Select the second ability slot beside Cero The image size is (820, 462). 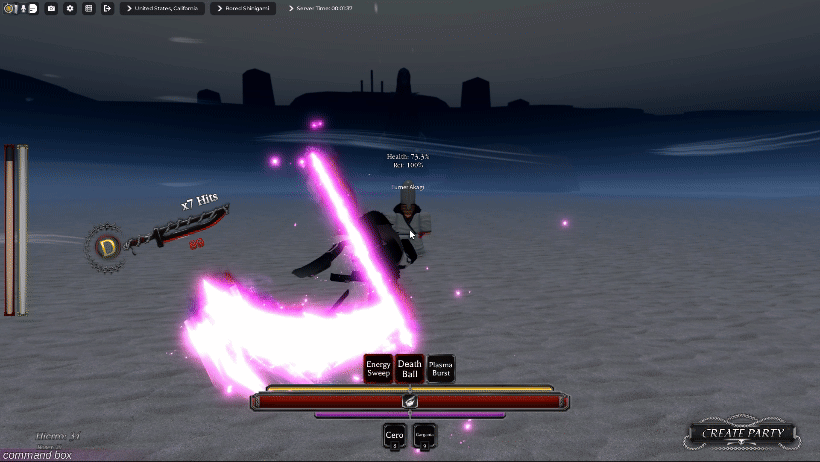point(424,437)
